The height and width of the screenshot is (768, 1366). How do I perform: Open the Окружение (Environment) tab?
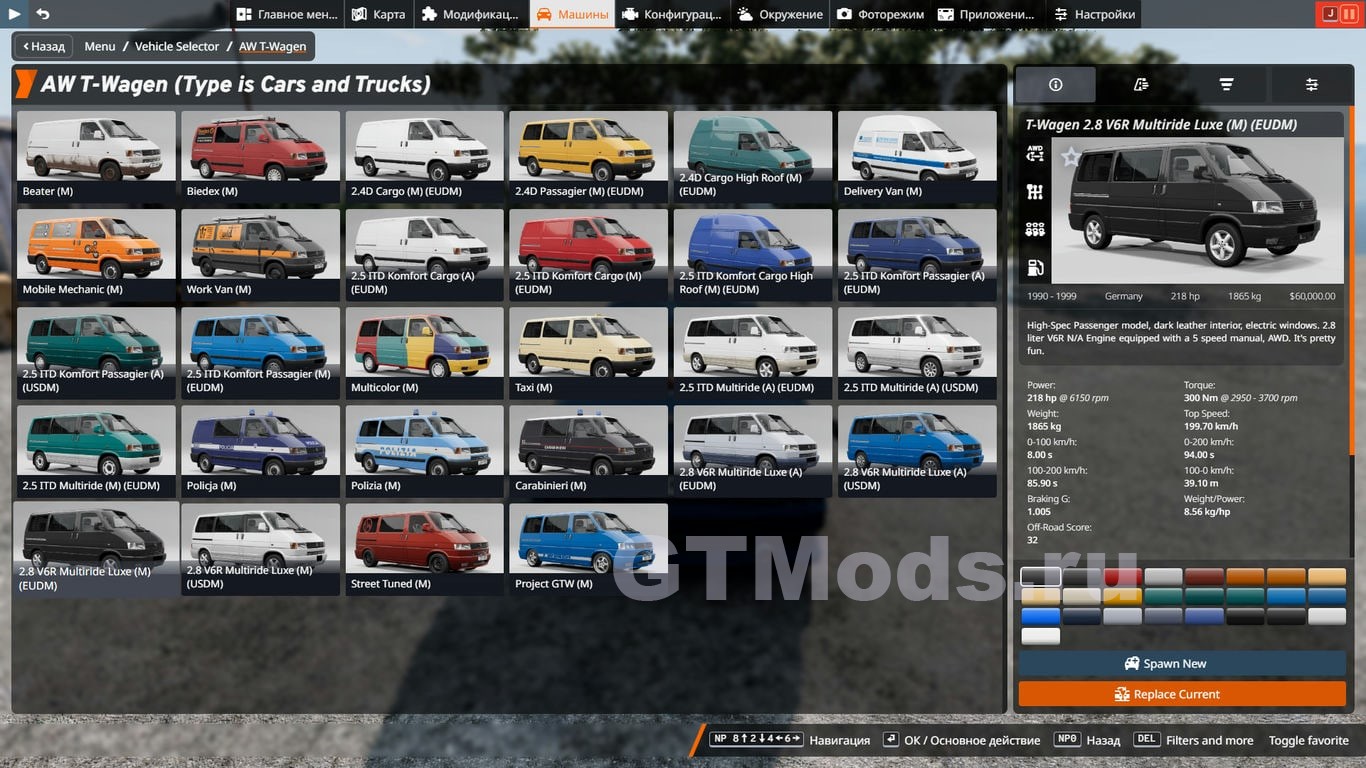coord(780,14)
